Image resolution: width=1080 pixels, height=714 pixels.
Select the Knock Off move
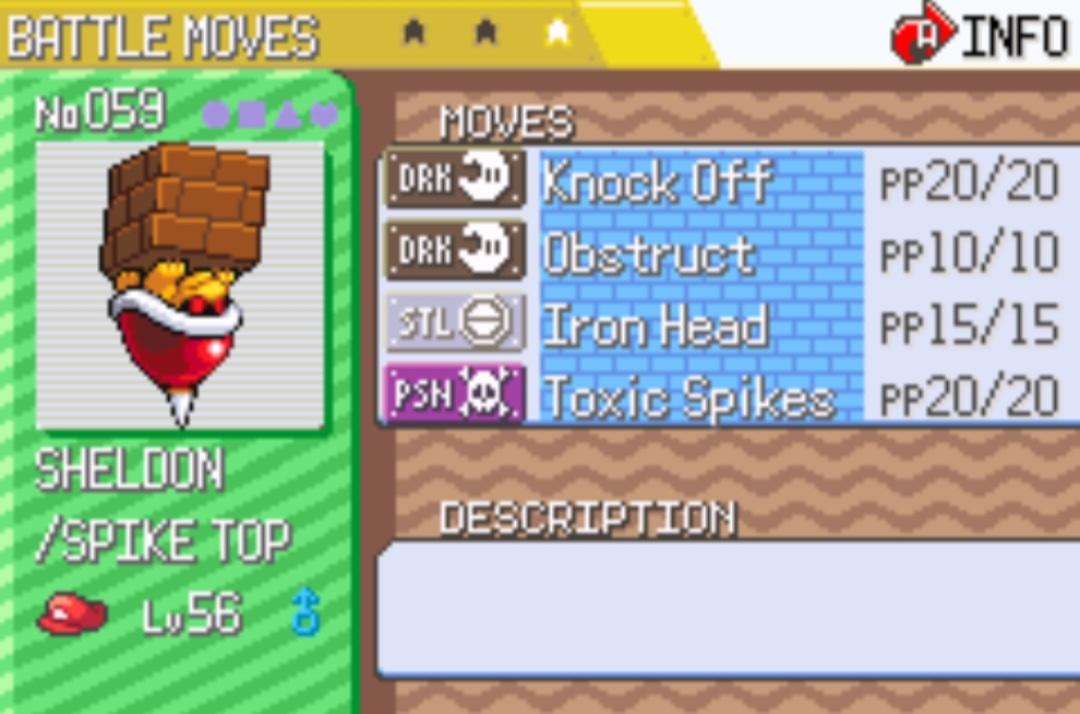657,183
